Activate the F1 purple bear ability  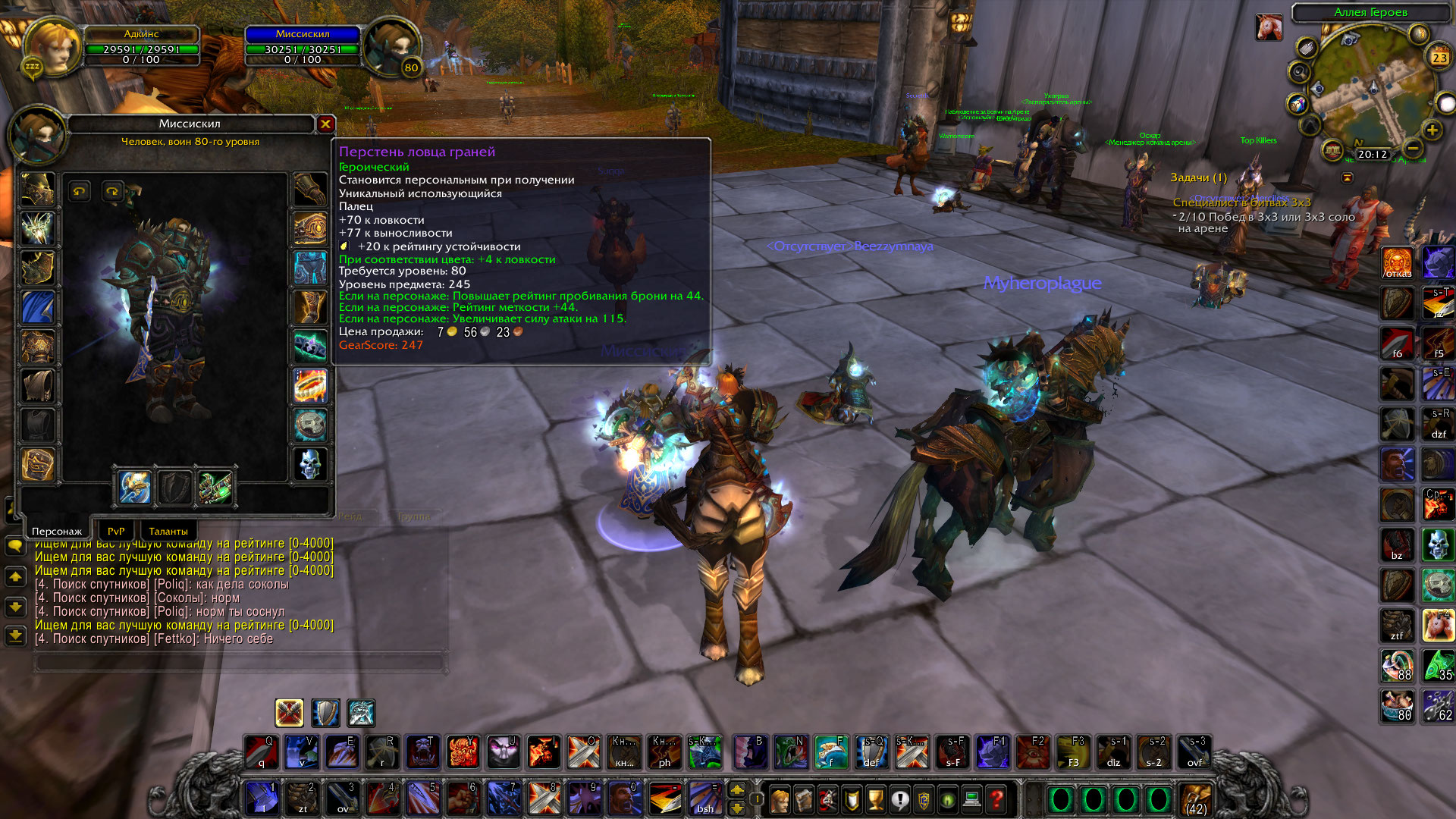[x=992, y=751]
